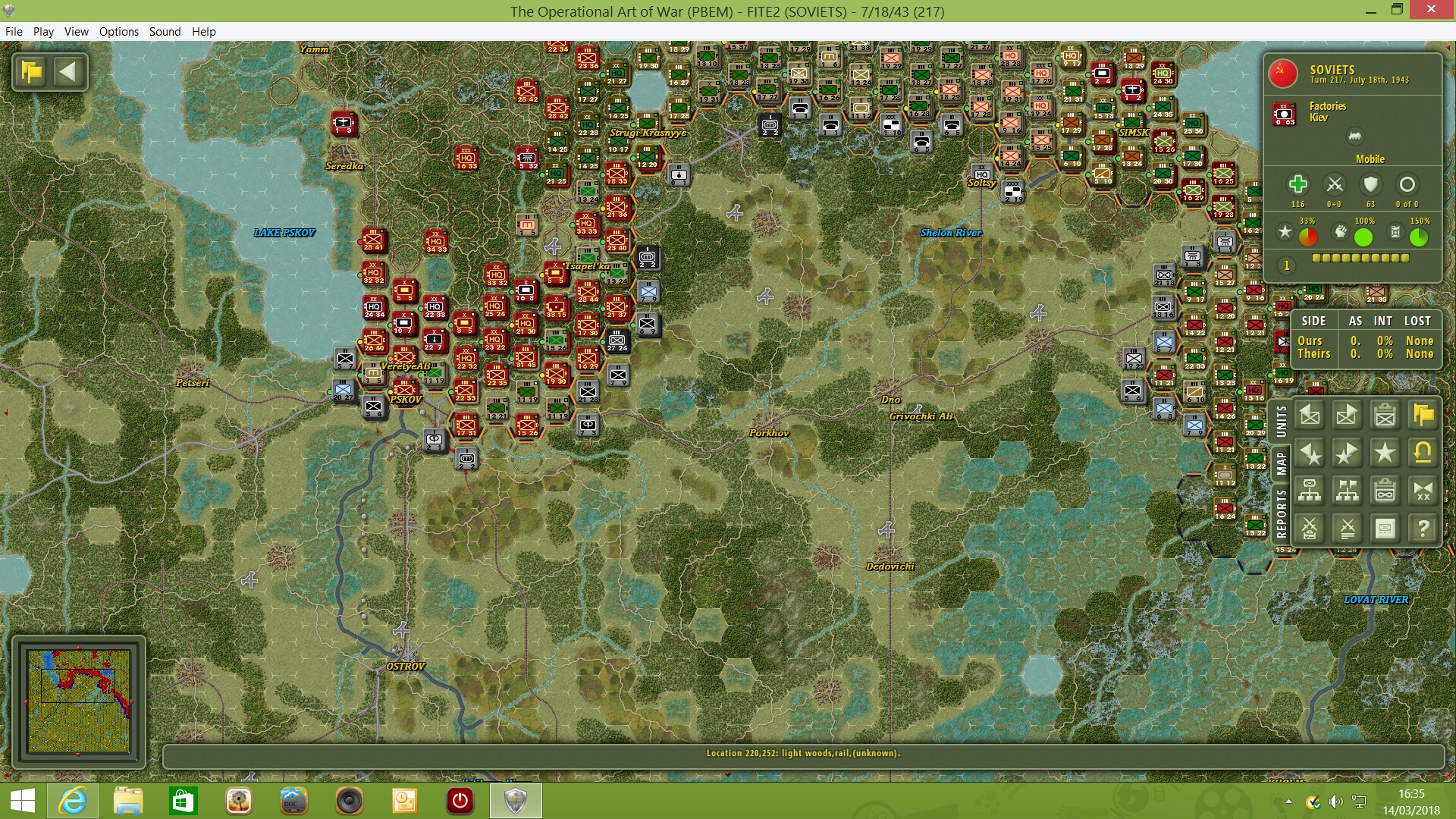This screenshot has width=1456, height=819.
Task: Click the minimap in the bottom-left corner
Action: [78, 701]
